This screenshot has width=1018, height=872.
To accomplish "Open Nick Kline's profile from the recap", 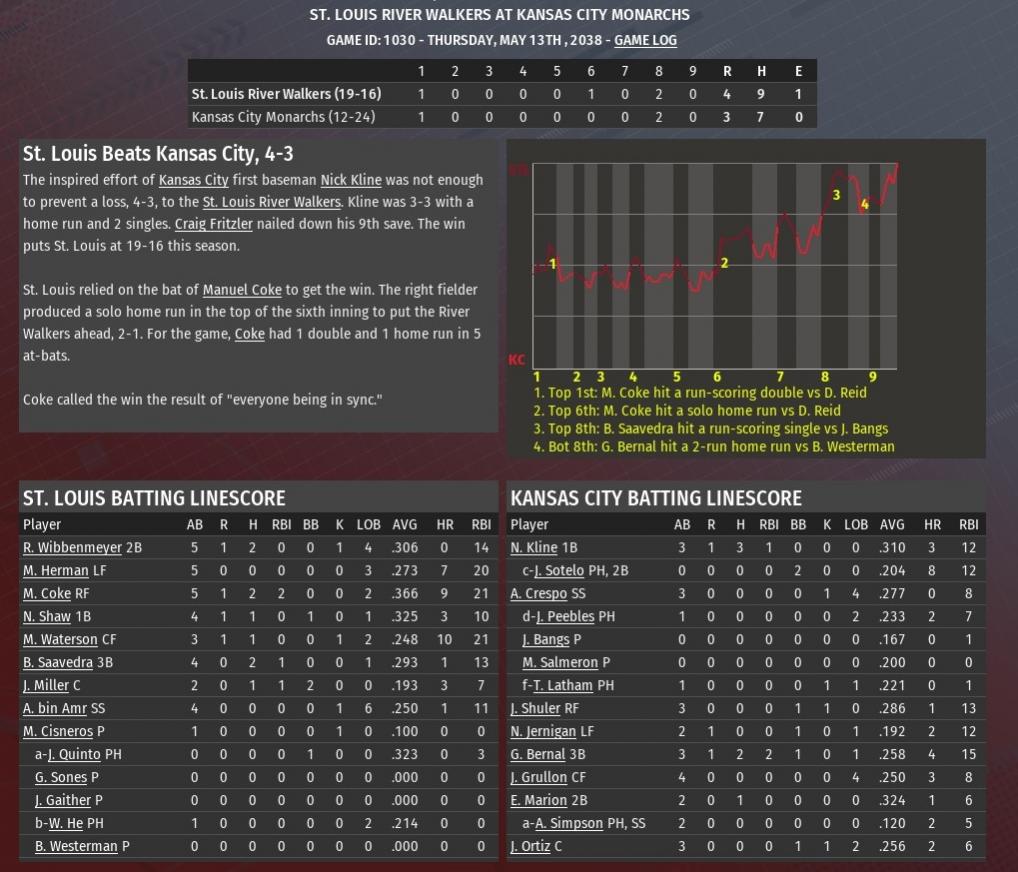I will 350,180.
